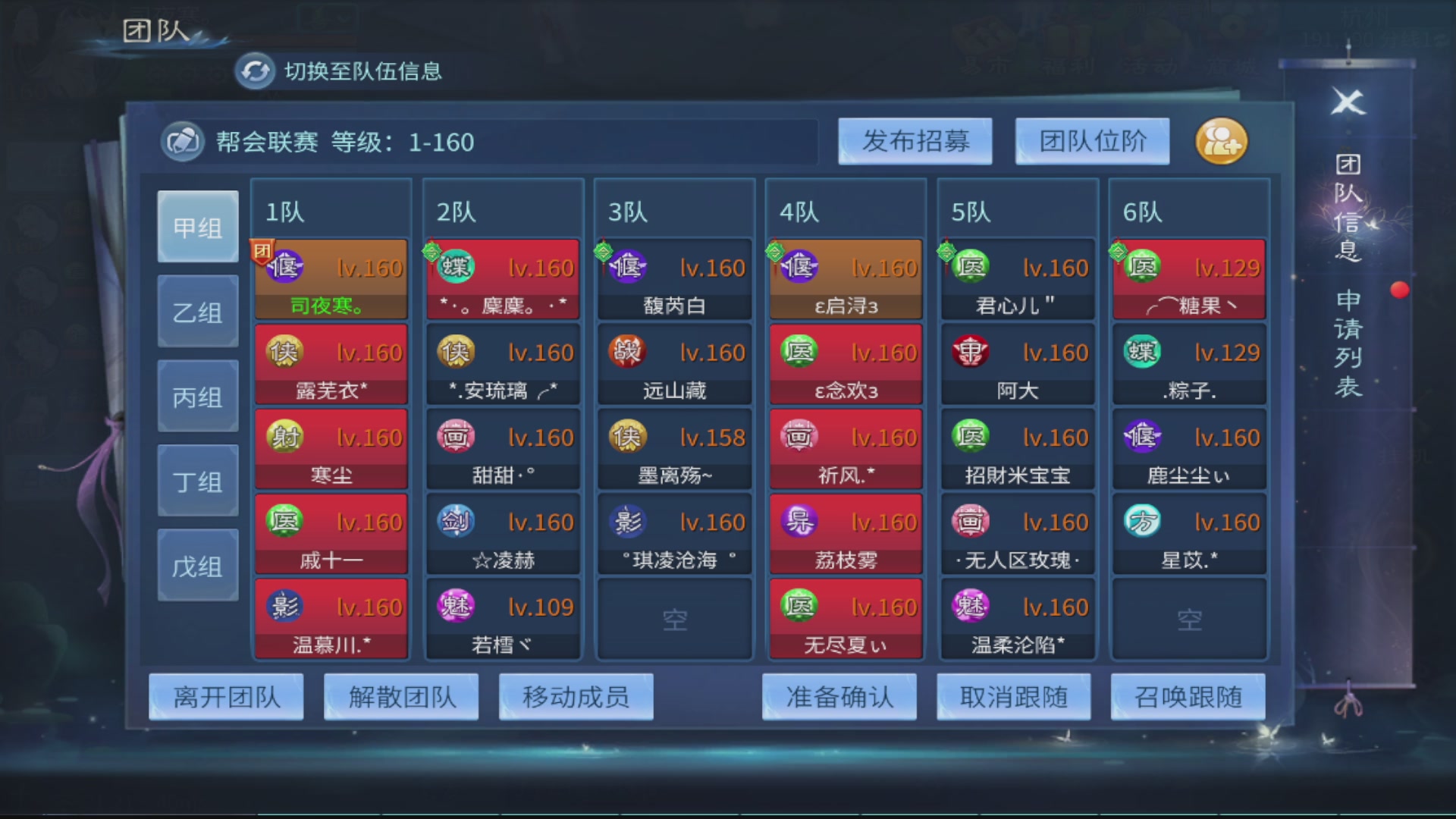The height and width of the screenshot is (819, 1456).
Task: Click the 召唤跟随 button
Action: (x=1187, y=695)
